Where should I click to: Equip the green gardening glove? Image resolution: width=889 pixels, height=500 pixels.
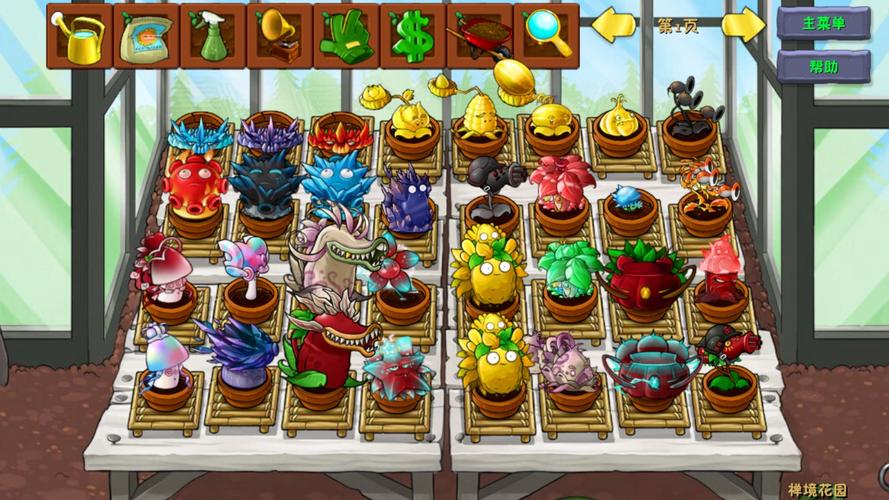point(346,35)
